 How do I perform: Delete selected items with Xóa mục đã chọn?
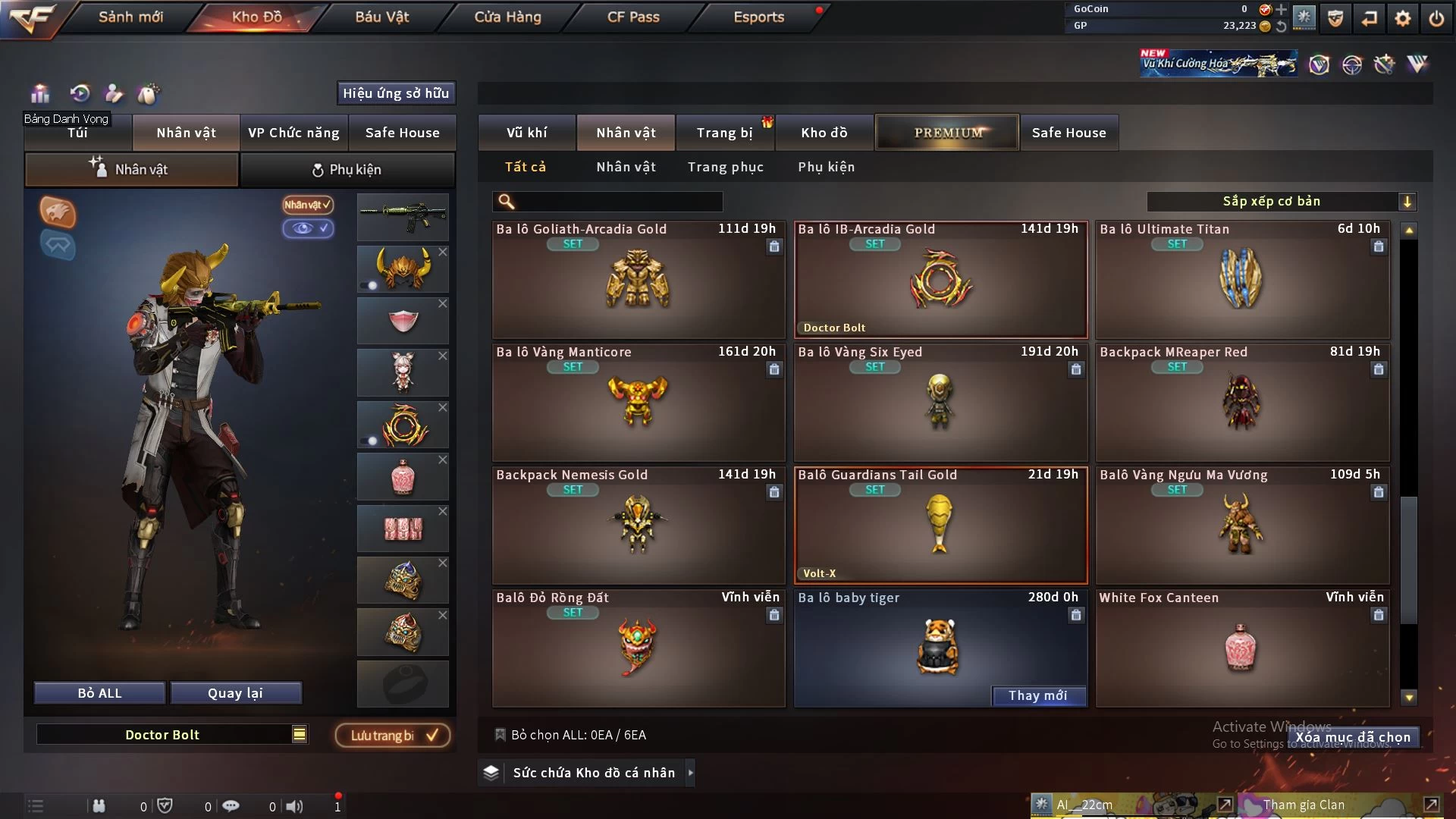[x=1353, y=737]
